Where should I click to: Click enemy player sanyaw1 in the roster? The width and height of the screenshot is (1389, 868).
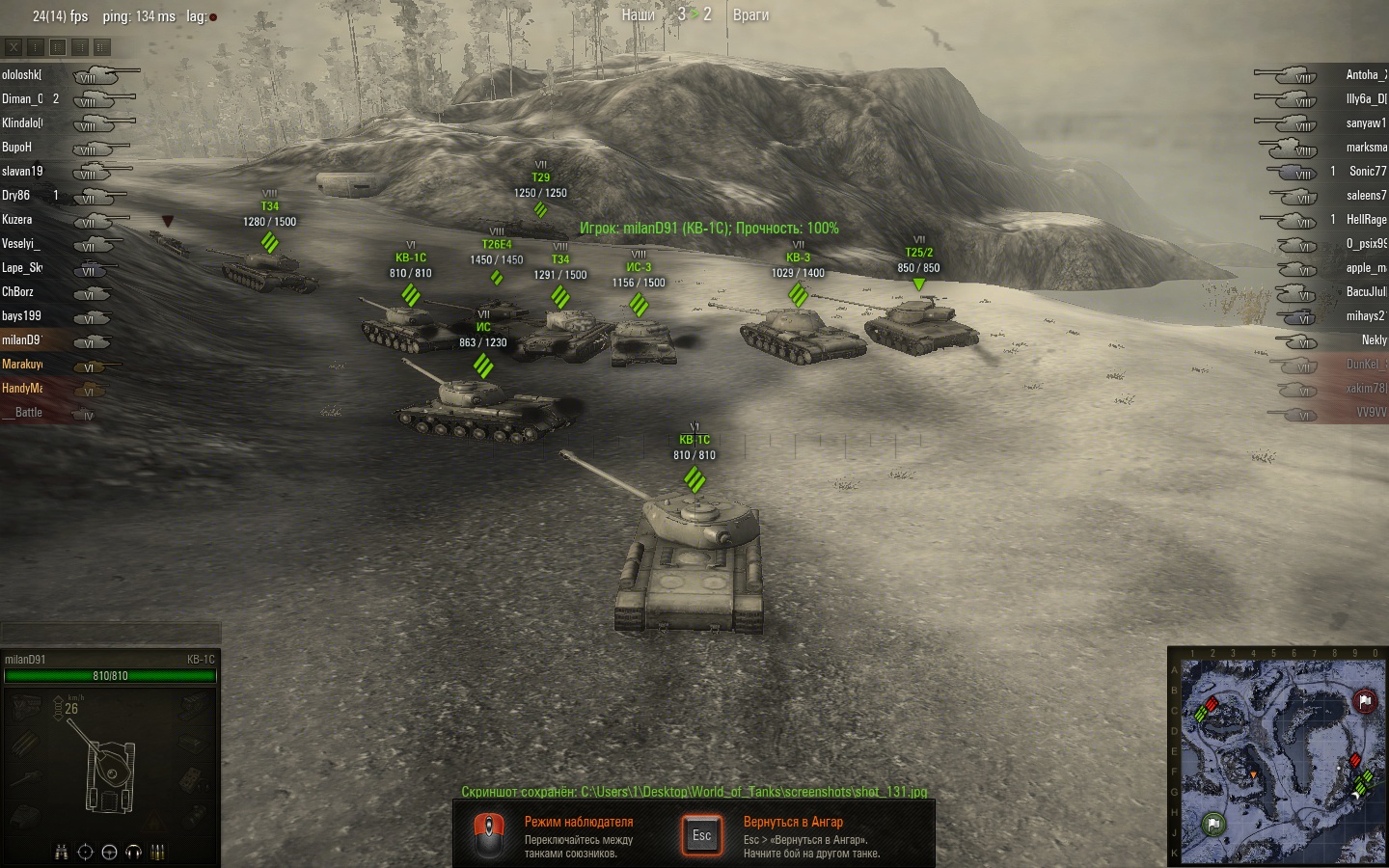tap(1365, 123)
